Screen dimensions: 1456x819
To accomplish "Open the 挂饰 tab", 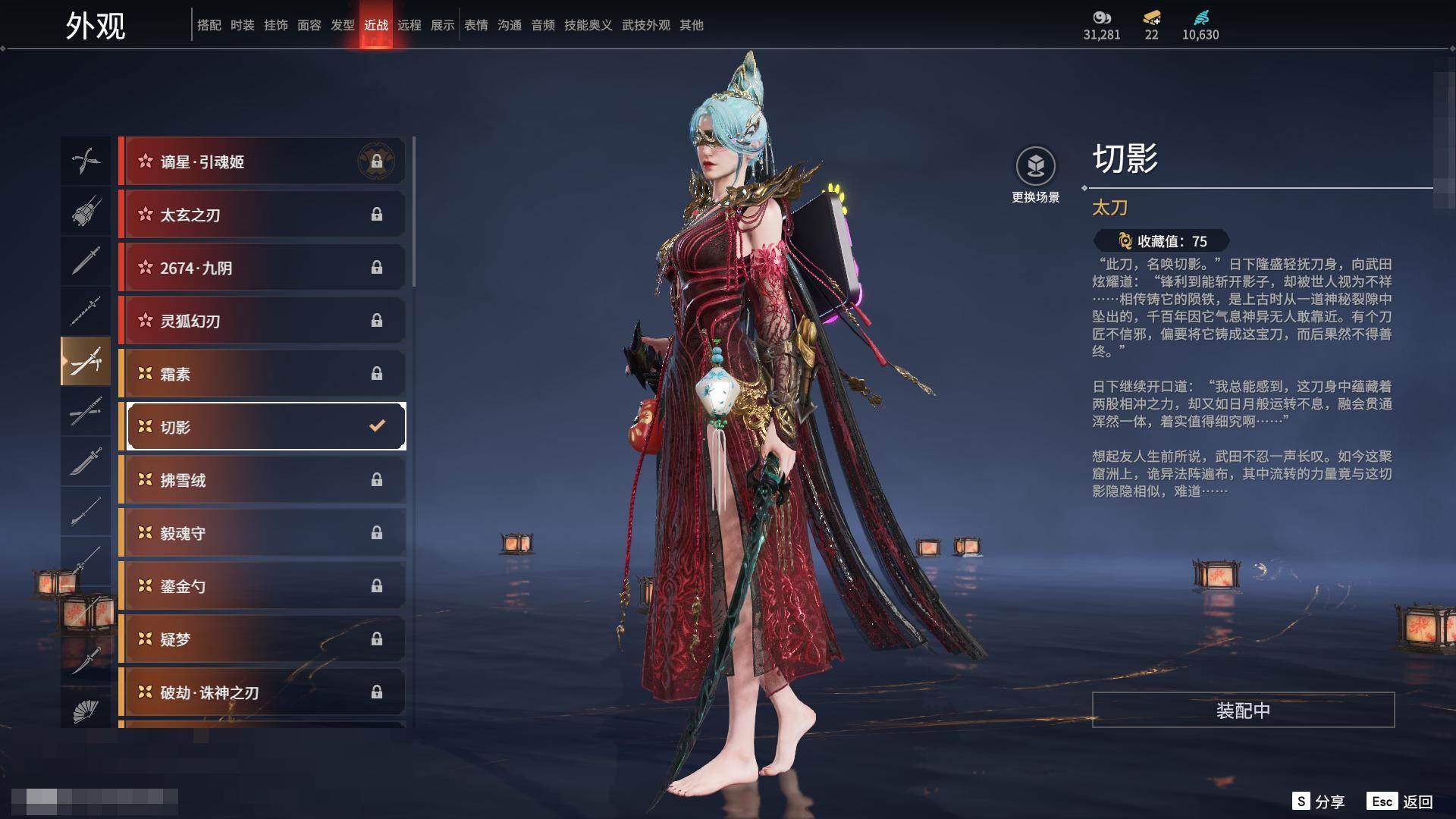I will coord(276,25).
